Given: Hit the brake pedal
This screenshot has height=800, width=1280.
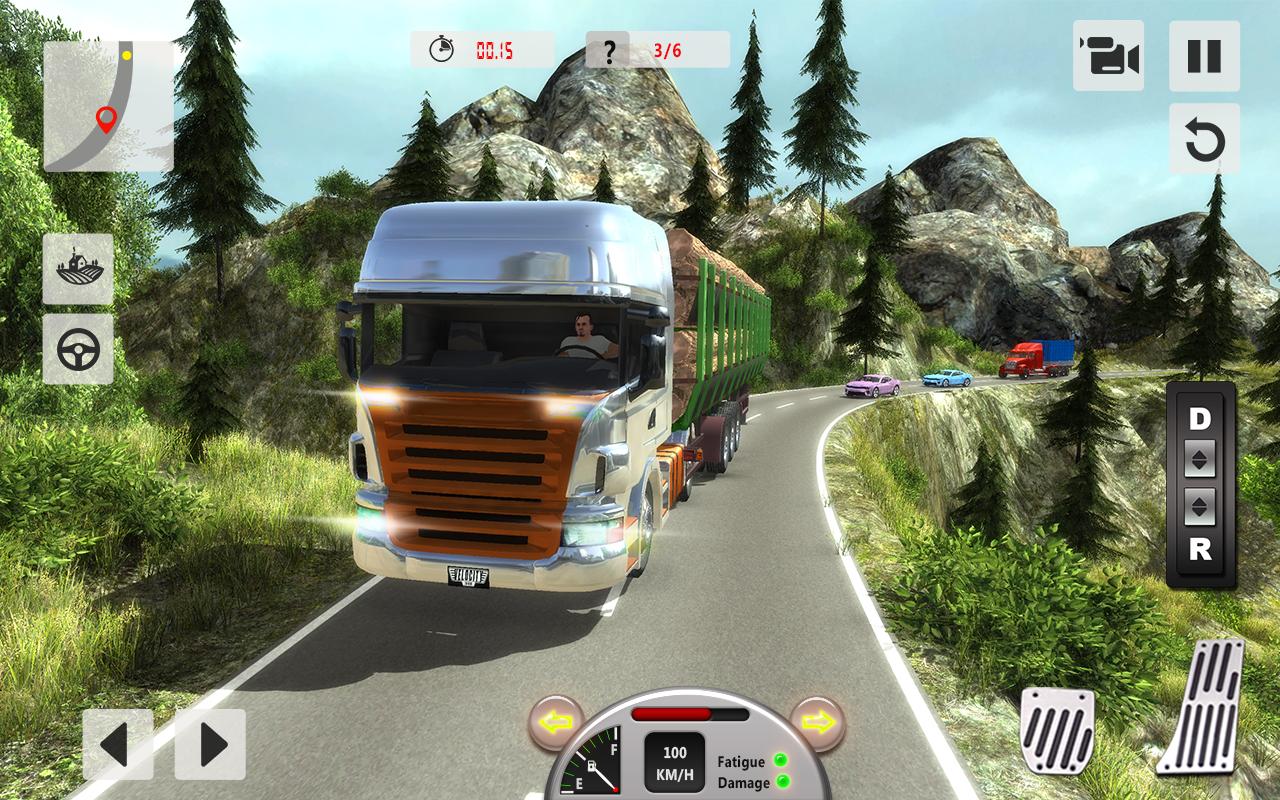Looking at the screenshot, I should click(x=1056, y=730).
